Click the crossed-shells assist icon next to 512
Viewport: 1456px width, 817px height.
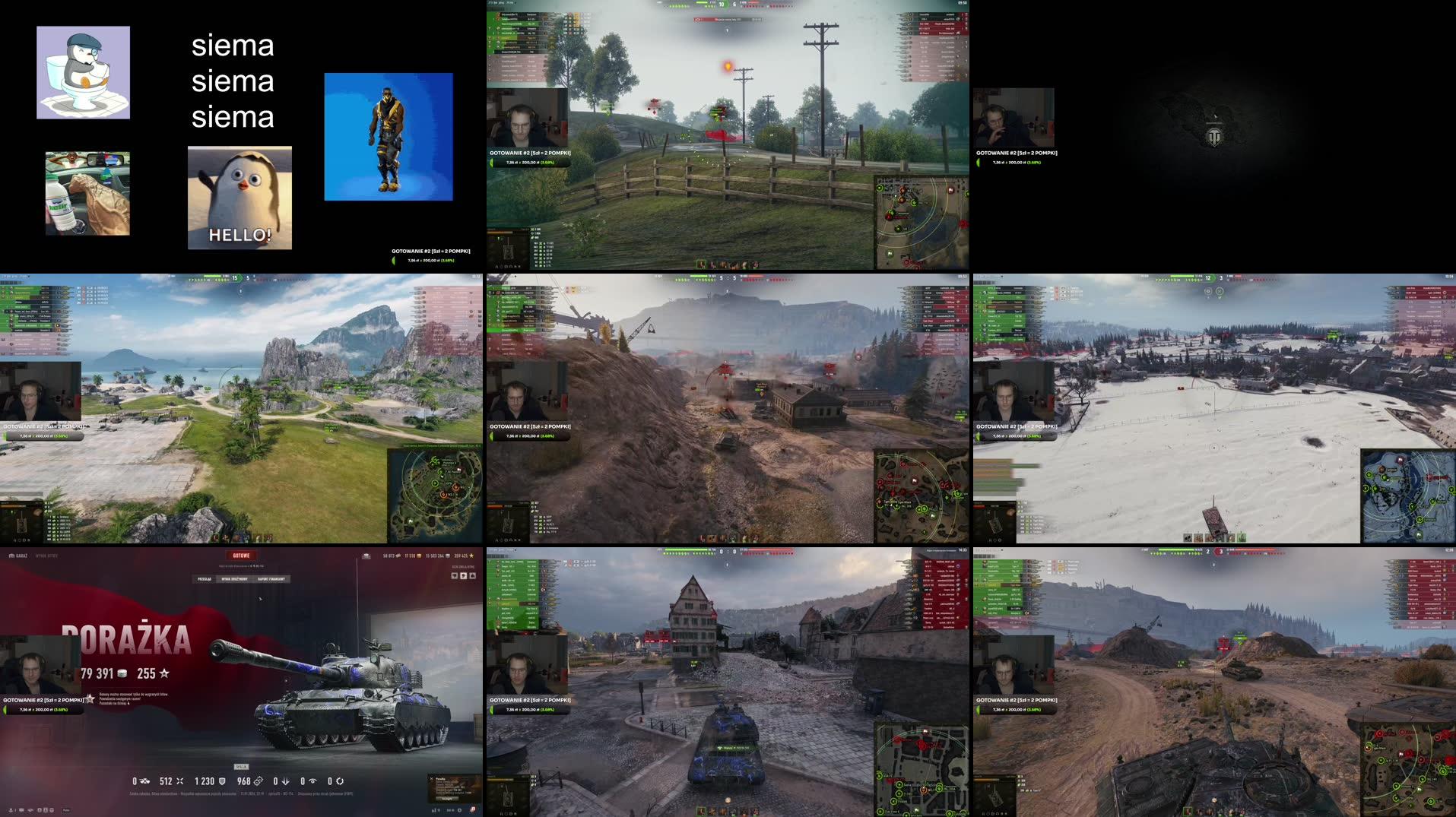[180, 781]
